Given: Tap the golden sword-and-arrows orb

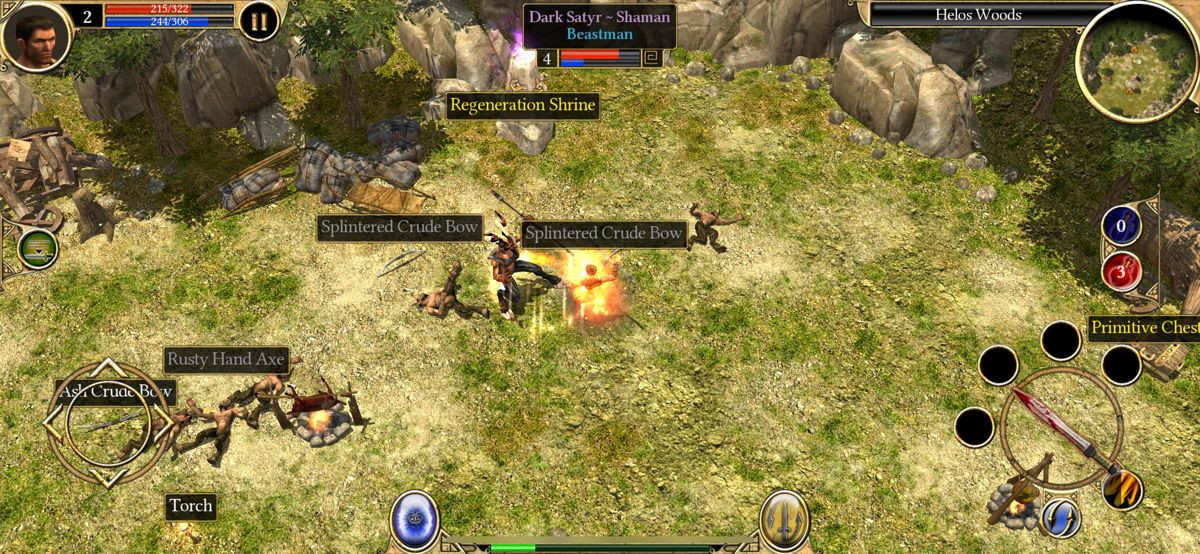Looking at the screenshot, I should click(x=784, y=520).
